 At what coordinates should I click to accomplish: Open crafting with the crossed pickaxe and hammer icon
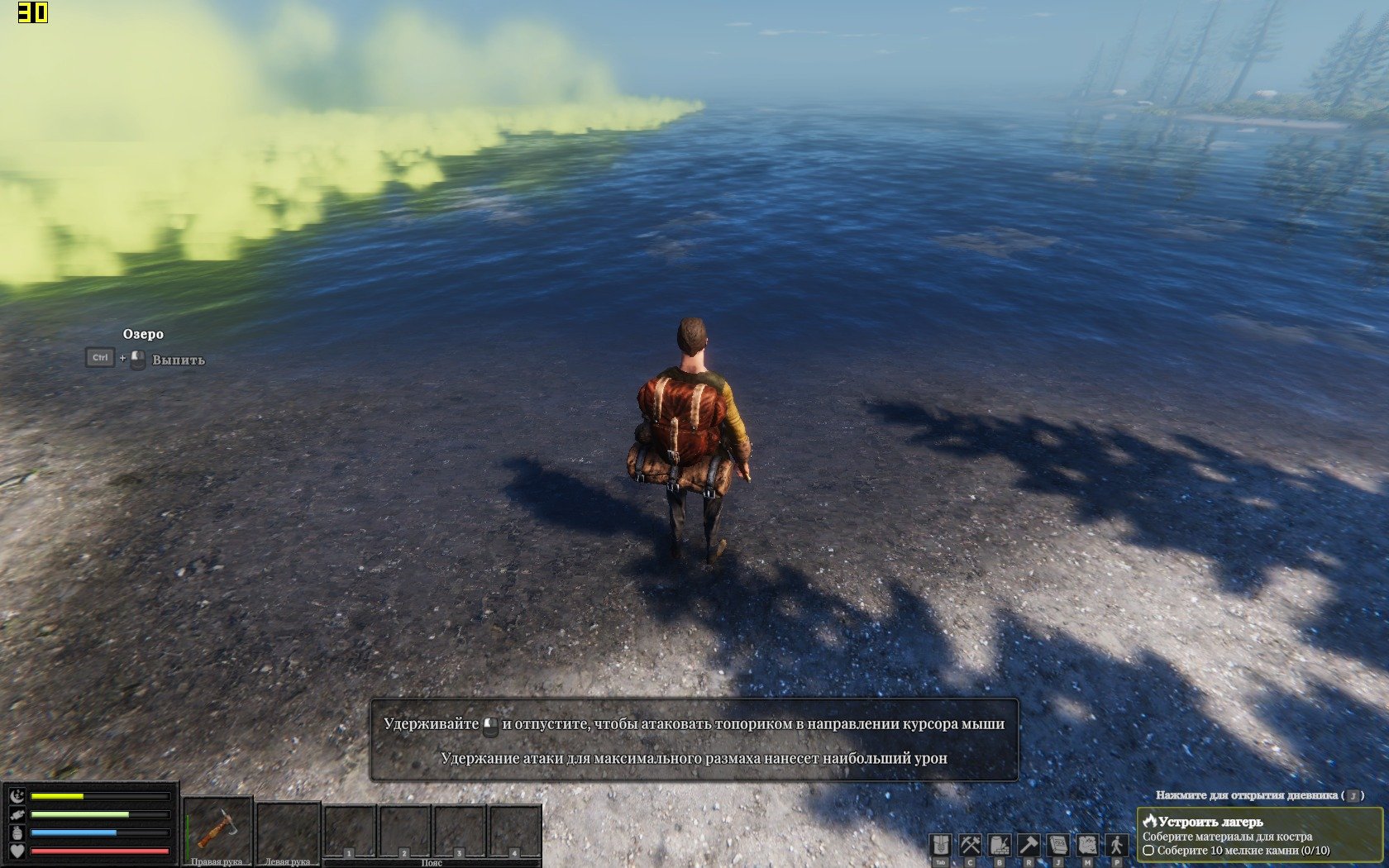(970, 845)
